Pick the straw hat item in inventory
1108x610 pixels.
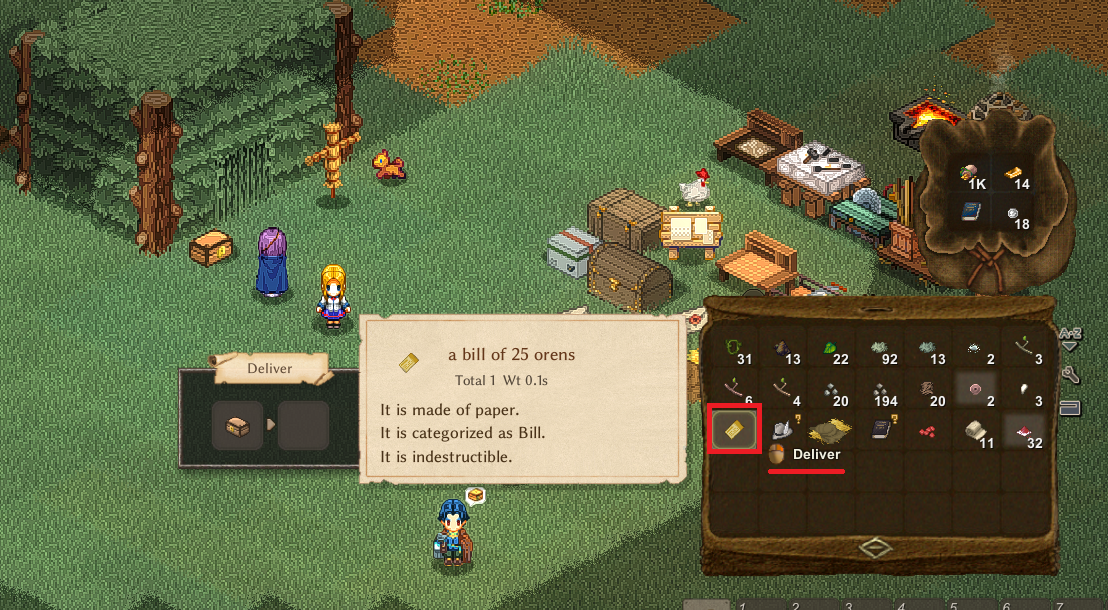coord(829,429)
